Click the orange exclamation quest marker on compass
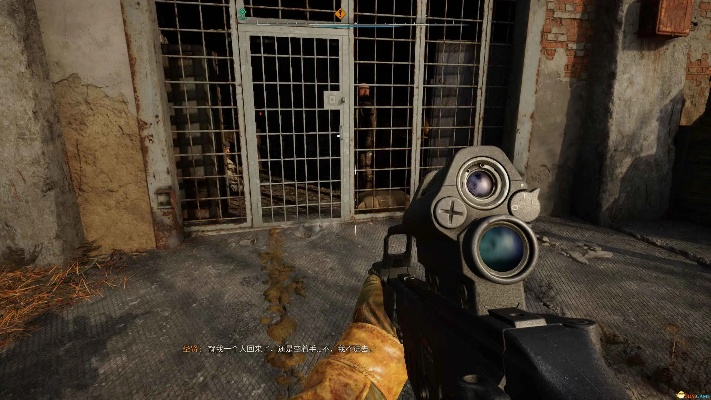 [x=340, y=14]
